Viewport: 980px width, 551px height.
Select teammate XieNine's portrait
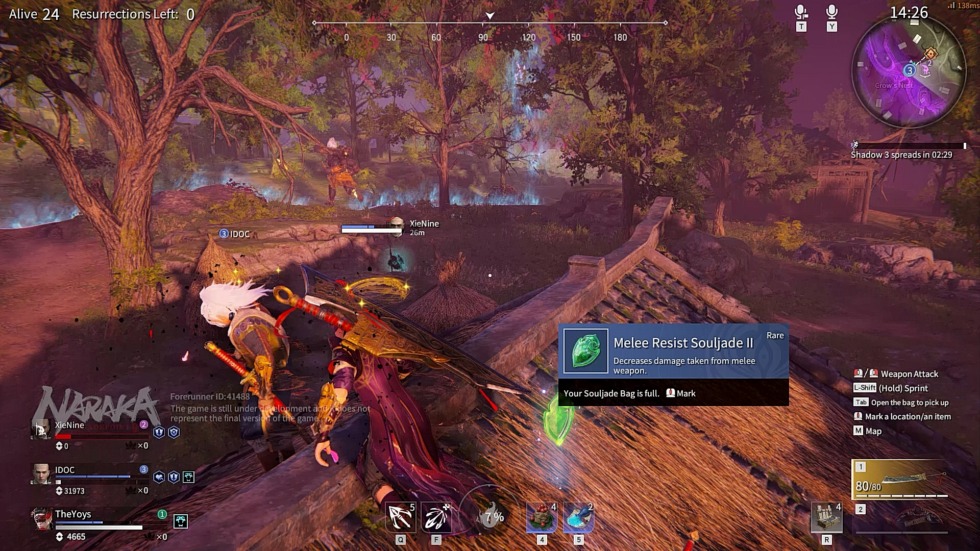42,430
